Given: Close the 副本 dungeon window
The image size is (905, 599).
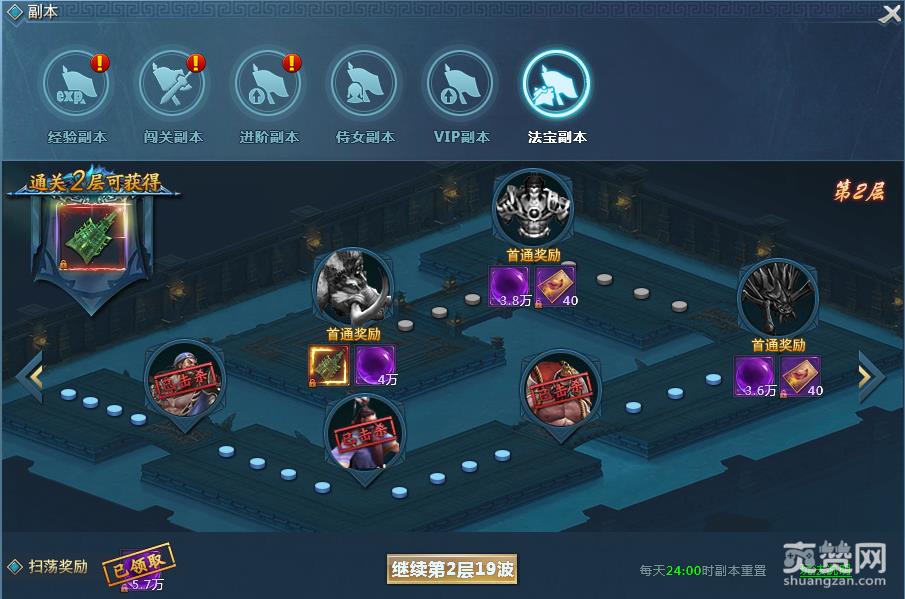Looking at the screenshot, I should click(889, 15).
